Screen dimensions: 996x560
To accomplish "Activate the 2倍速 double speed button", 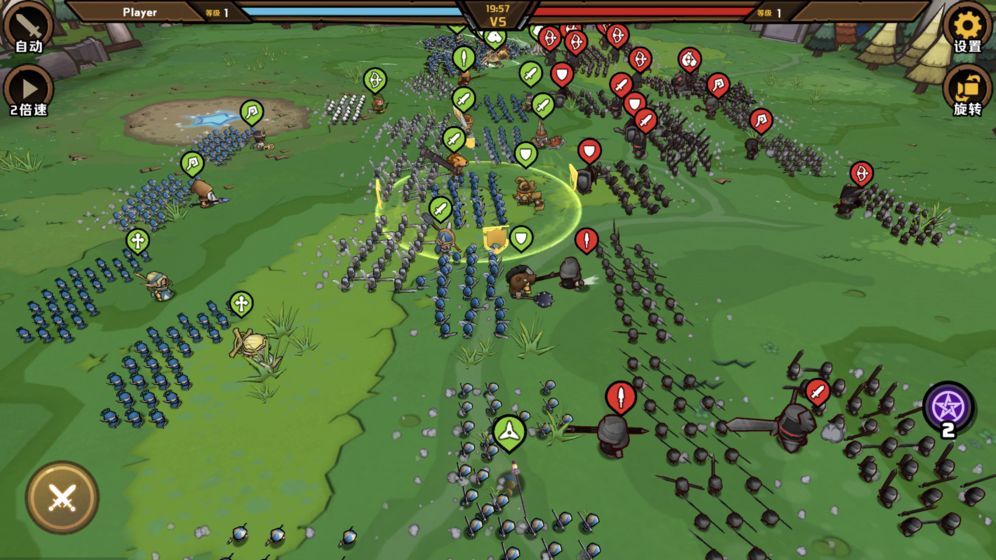I will pyautogui.click(x=28, y=88).
